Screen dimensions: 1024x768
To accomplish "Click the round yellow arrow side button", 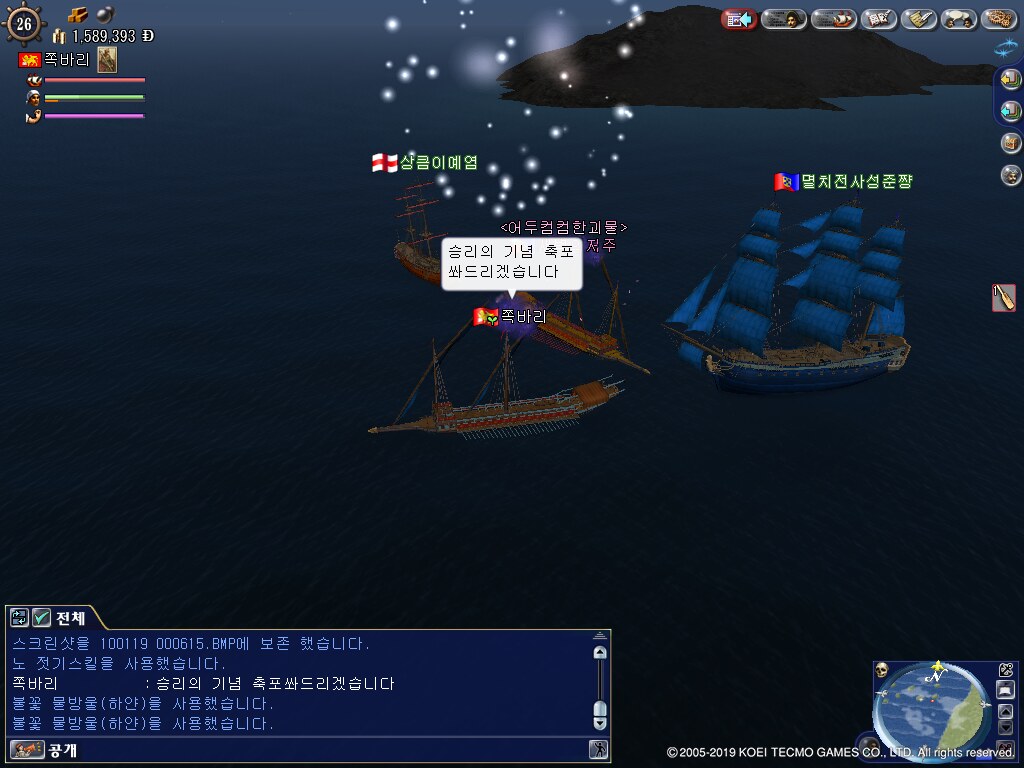I will click(1011, 79).
